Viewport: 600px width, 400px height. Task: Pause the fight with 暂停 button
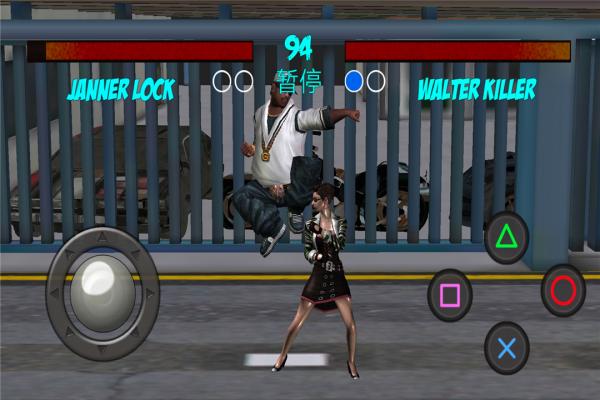(297, 80)
